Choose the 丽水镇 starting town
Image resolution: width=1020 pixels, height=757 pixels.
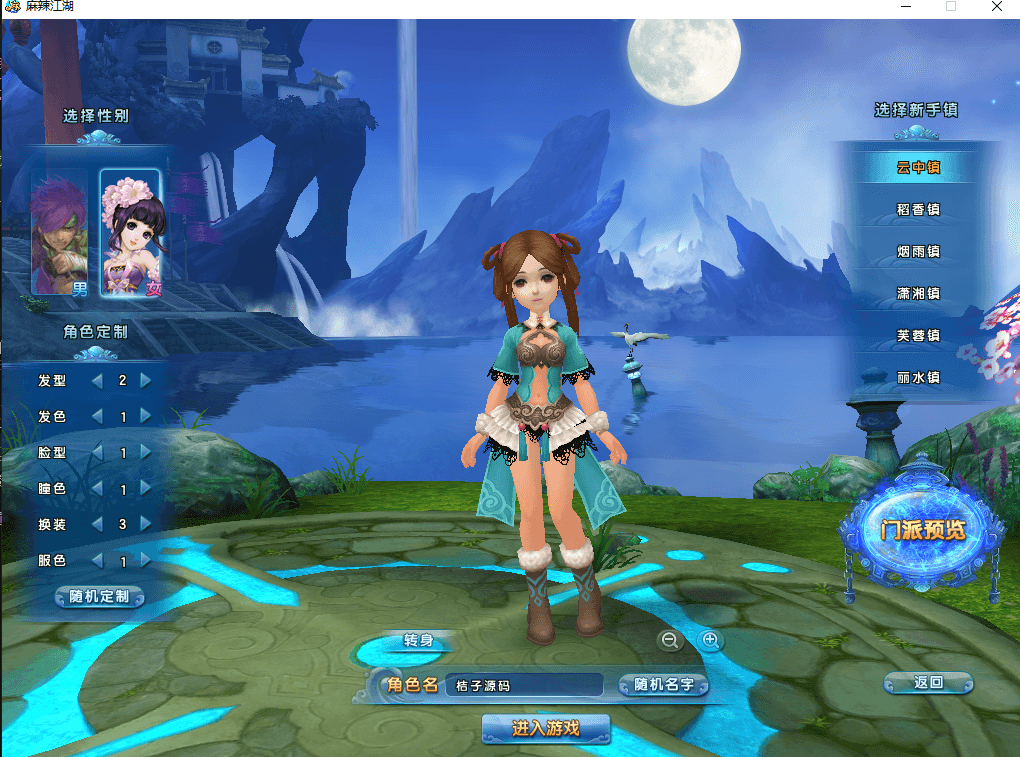coord(918,378)
